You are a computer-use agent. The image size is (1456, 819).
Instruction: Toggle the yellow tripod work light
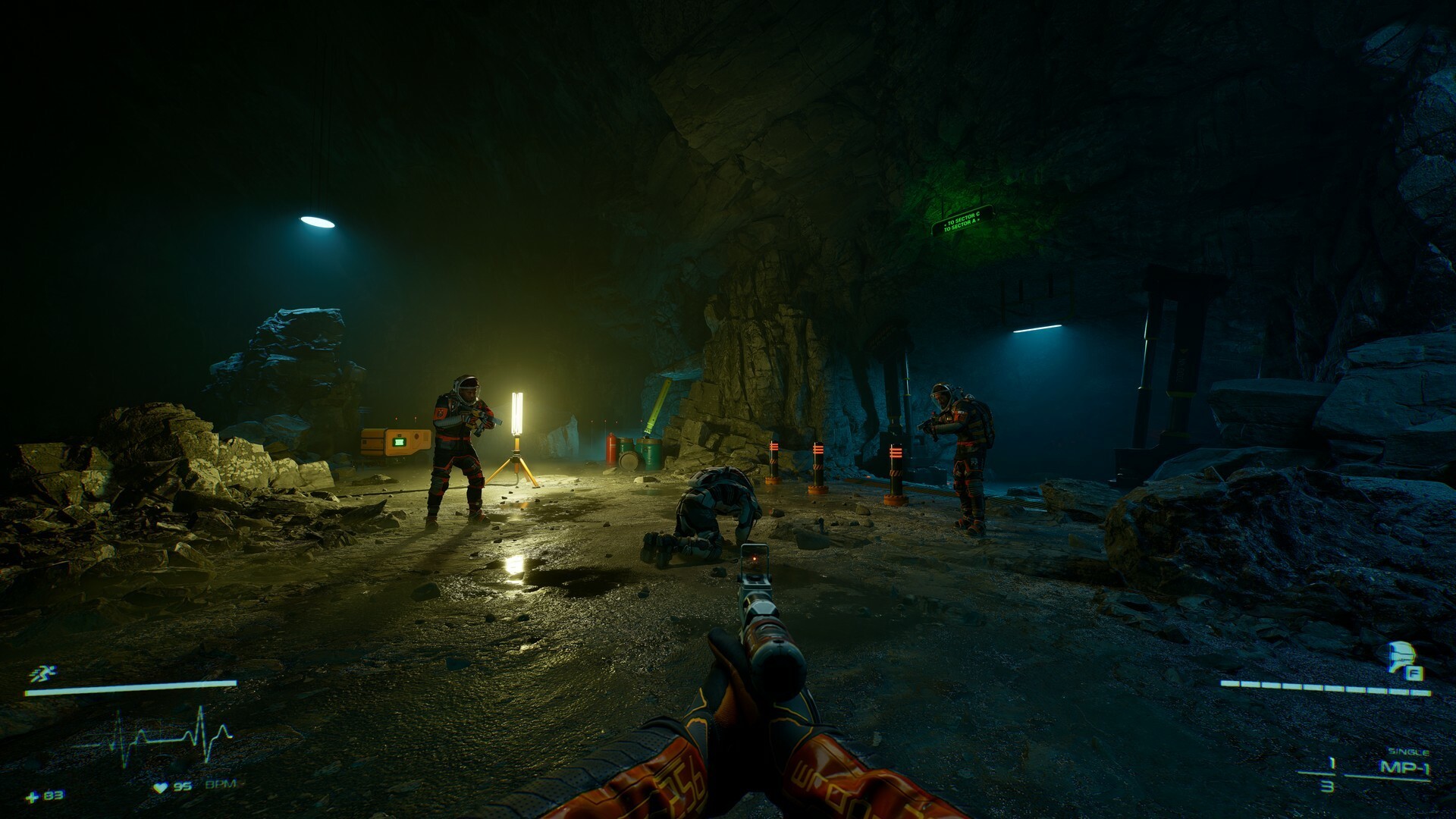coord(518,413)
